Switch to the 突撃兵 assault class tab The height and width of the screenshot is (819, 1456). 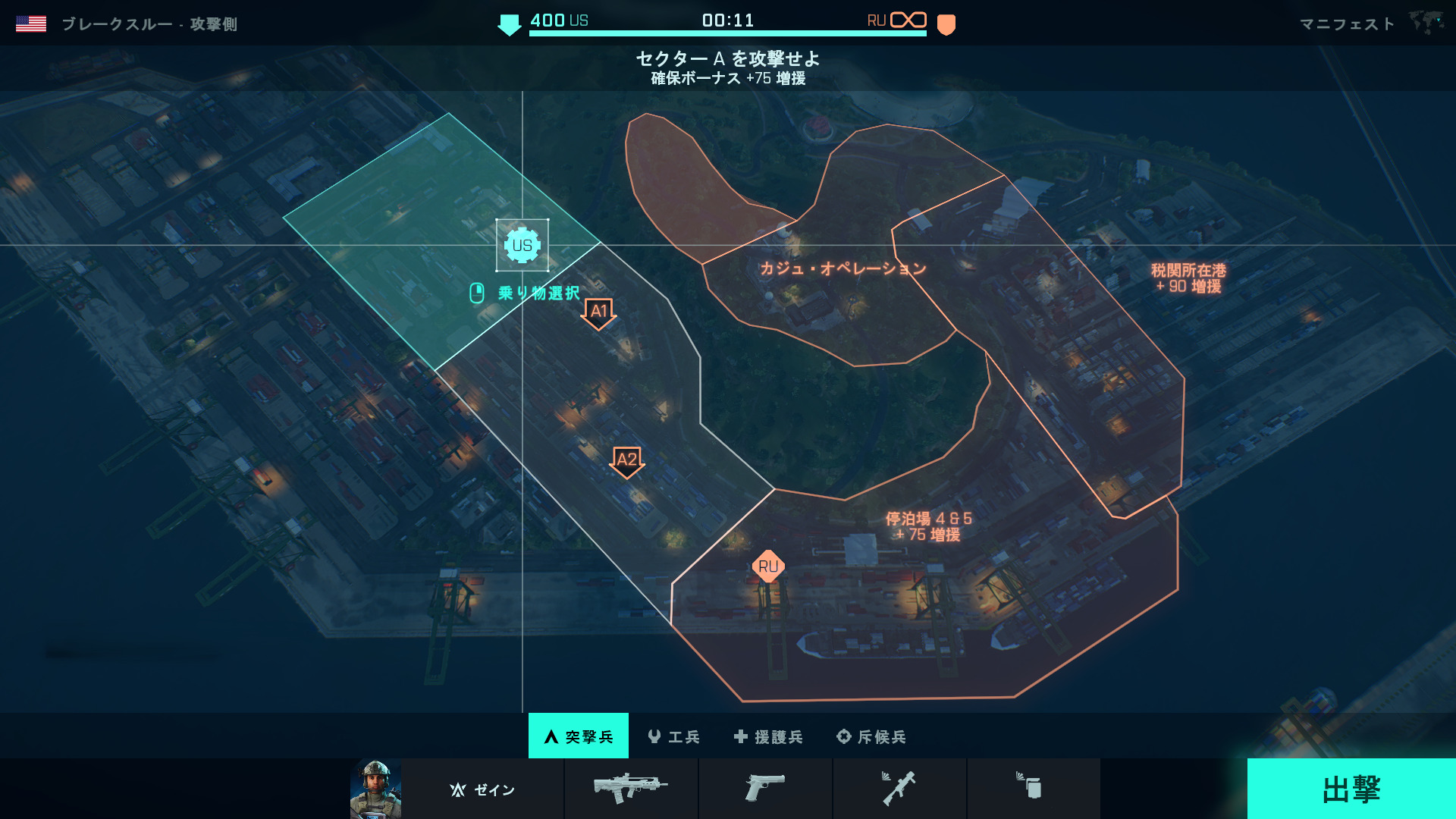(579, 736)
